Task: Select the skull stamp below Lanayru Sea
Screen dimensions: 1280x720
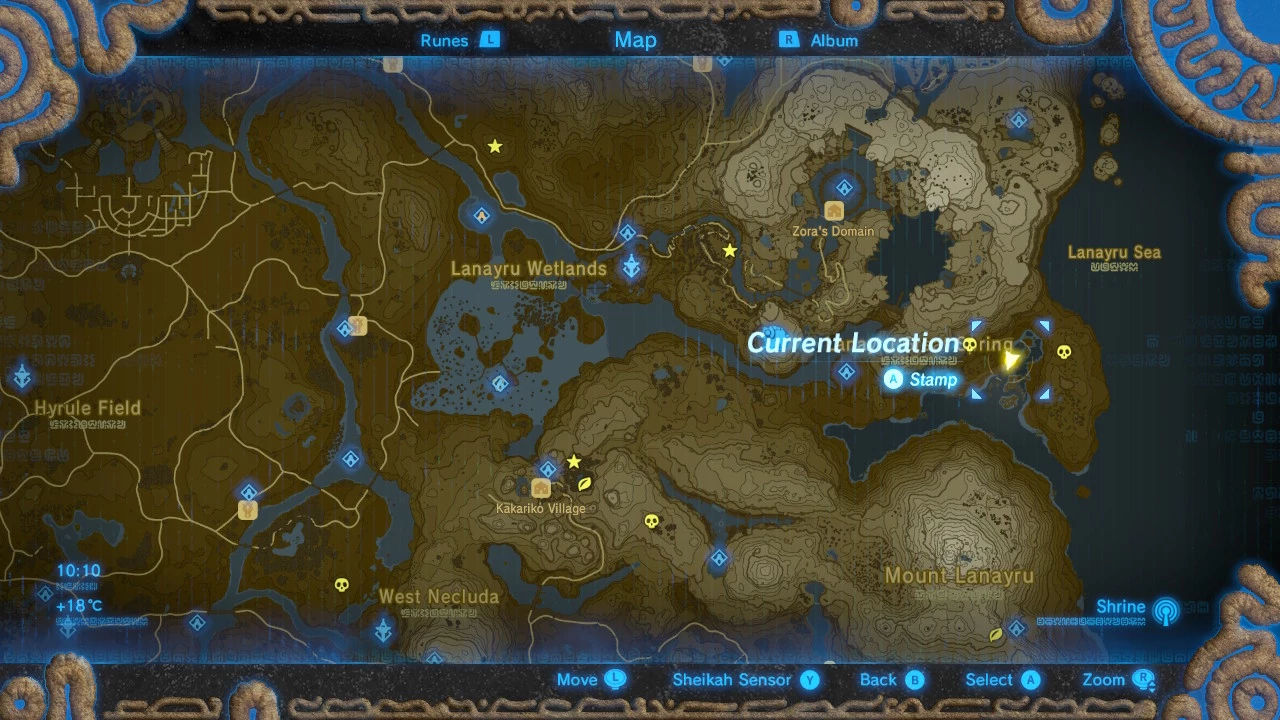Action: (x=1062, y=351)
